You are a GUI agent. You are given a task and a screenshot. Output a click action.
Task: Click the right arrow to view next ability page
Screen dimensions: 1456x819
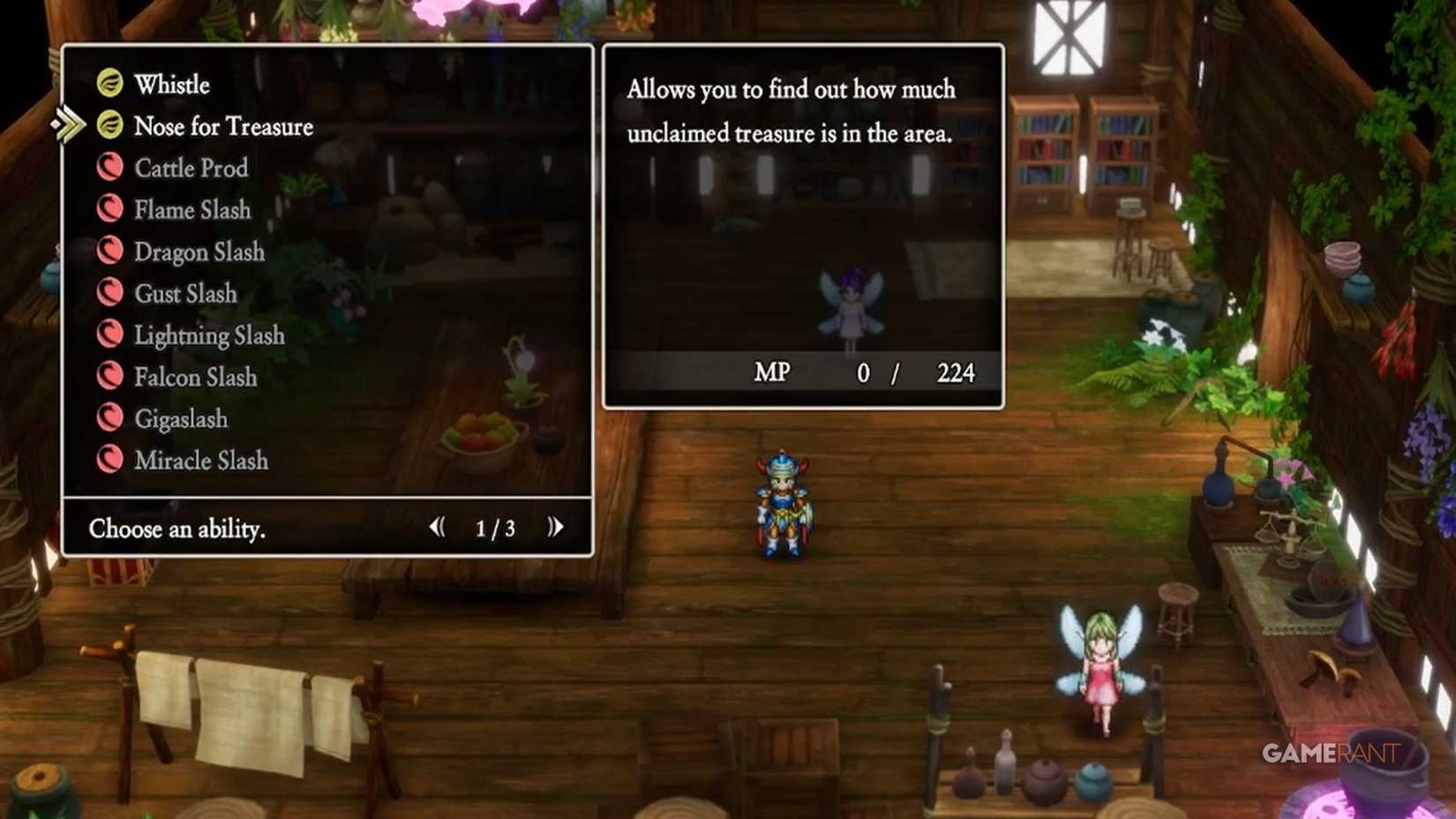point(555,527)
